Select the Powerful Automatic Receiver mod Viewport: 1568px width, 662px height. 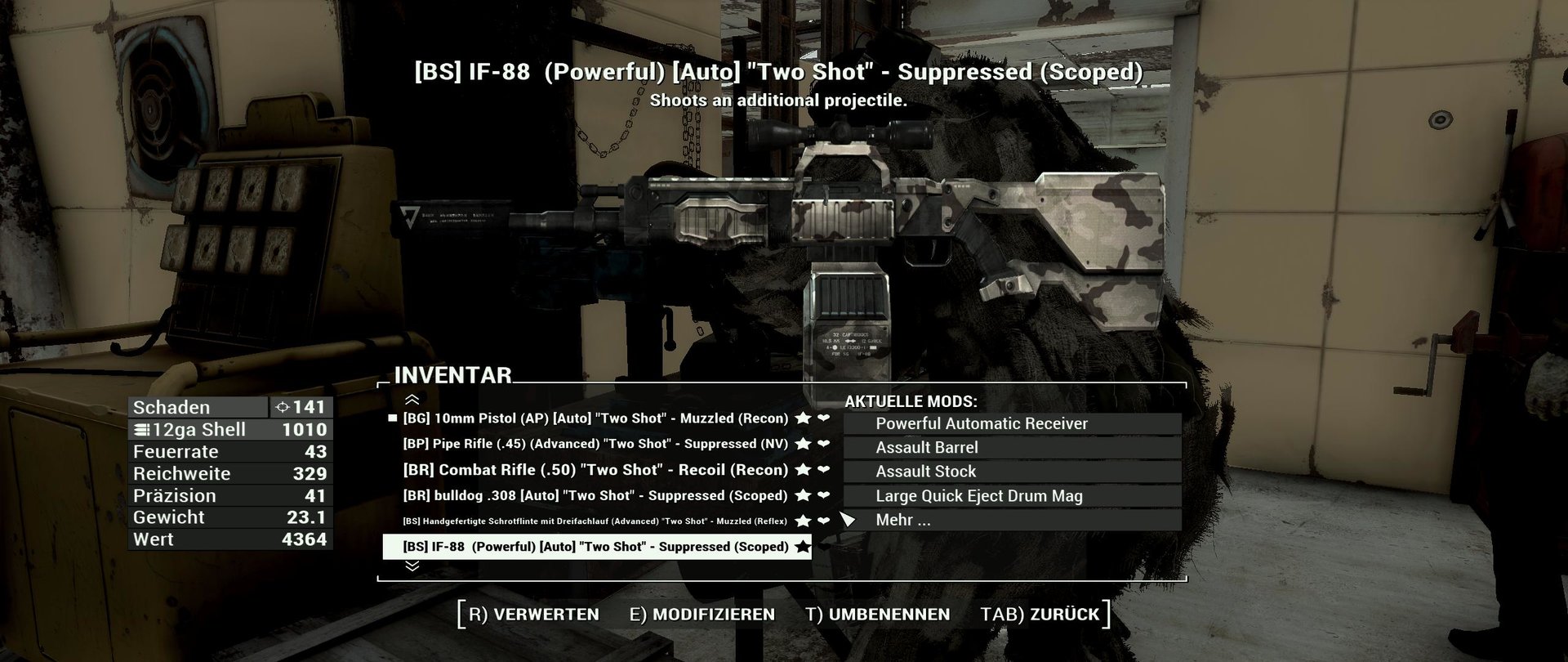(x=982, y=424)
